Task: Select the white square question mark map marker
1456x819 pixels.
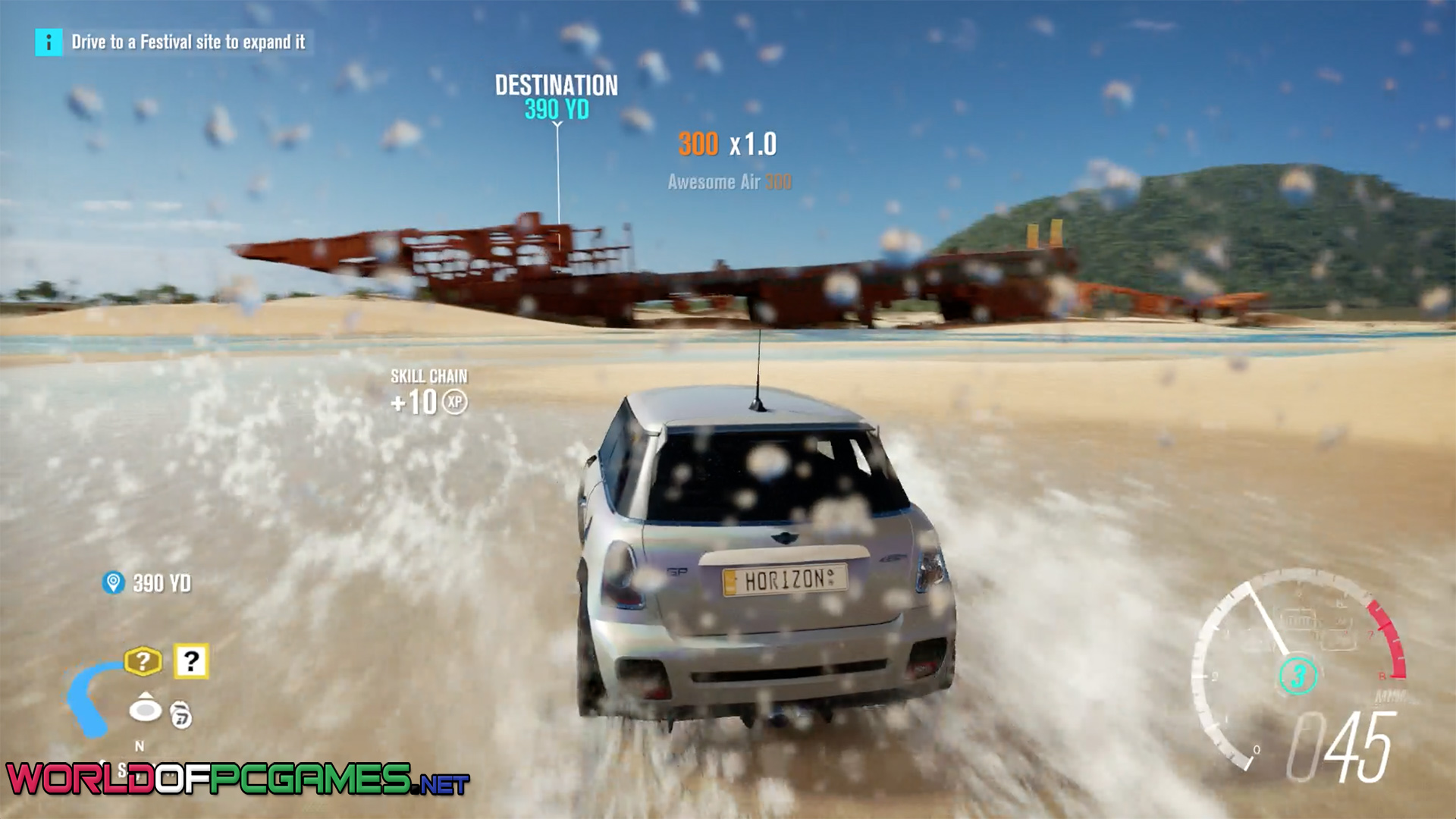Action: pos(191,661)
